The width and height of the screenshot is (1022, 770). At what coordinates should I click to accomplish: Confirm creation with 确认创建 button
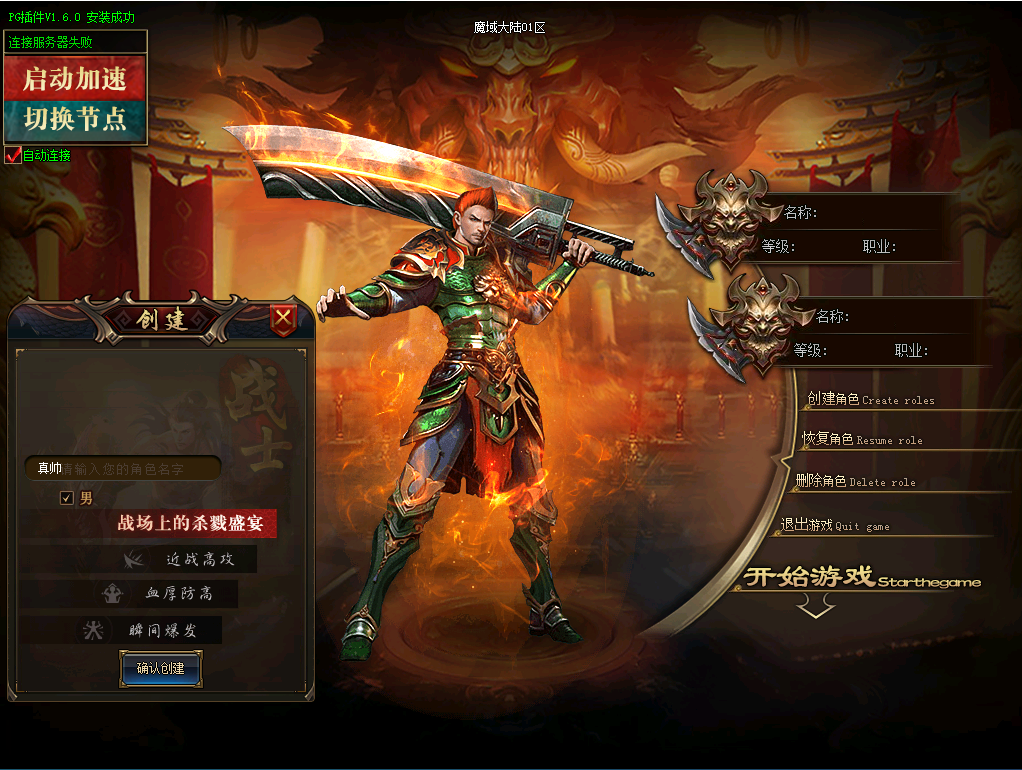click(x=161, y=668)
